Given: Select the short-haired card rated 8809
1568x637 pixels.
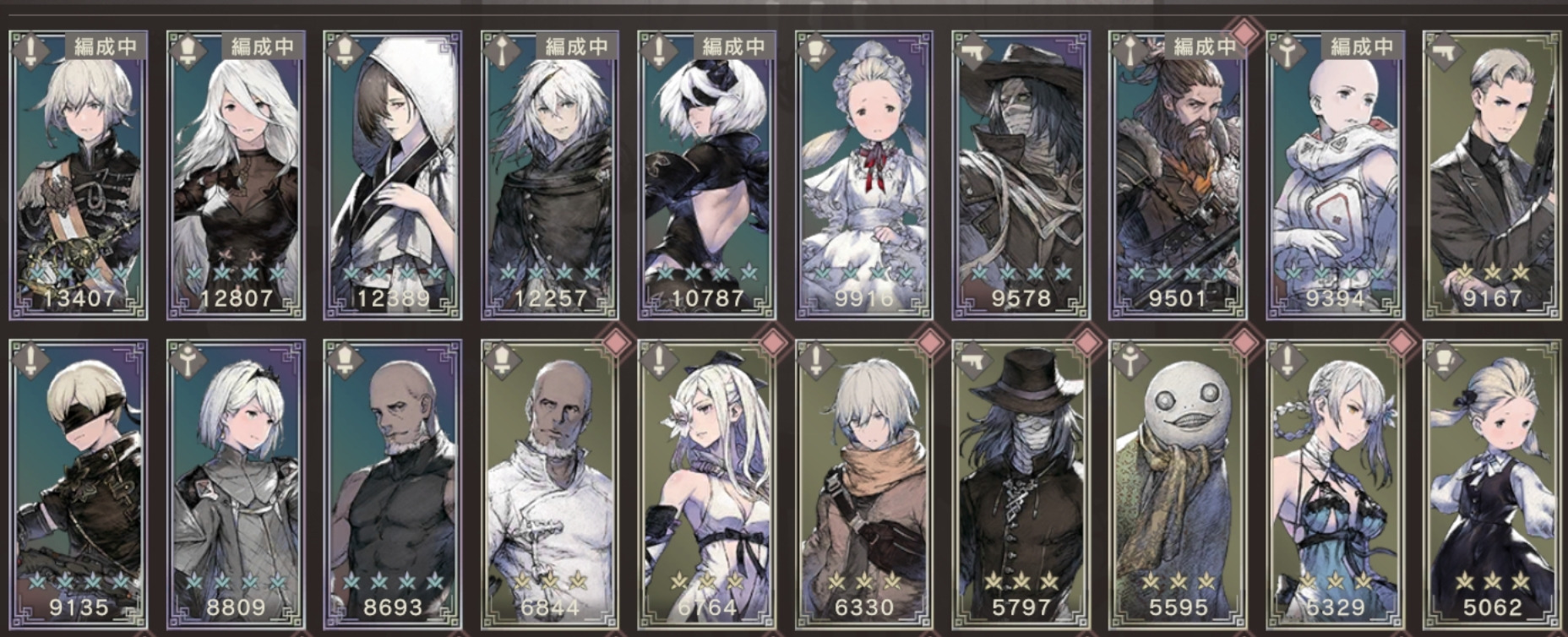Looking at the screenshot, I should pos(236,484).
